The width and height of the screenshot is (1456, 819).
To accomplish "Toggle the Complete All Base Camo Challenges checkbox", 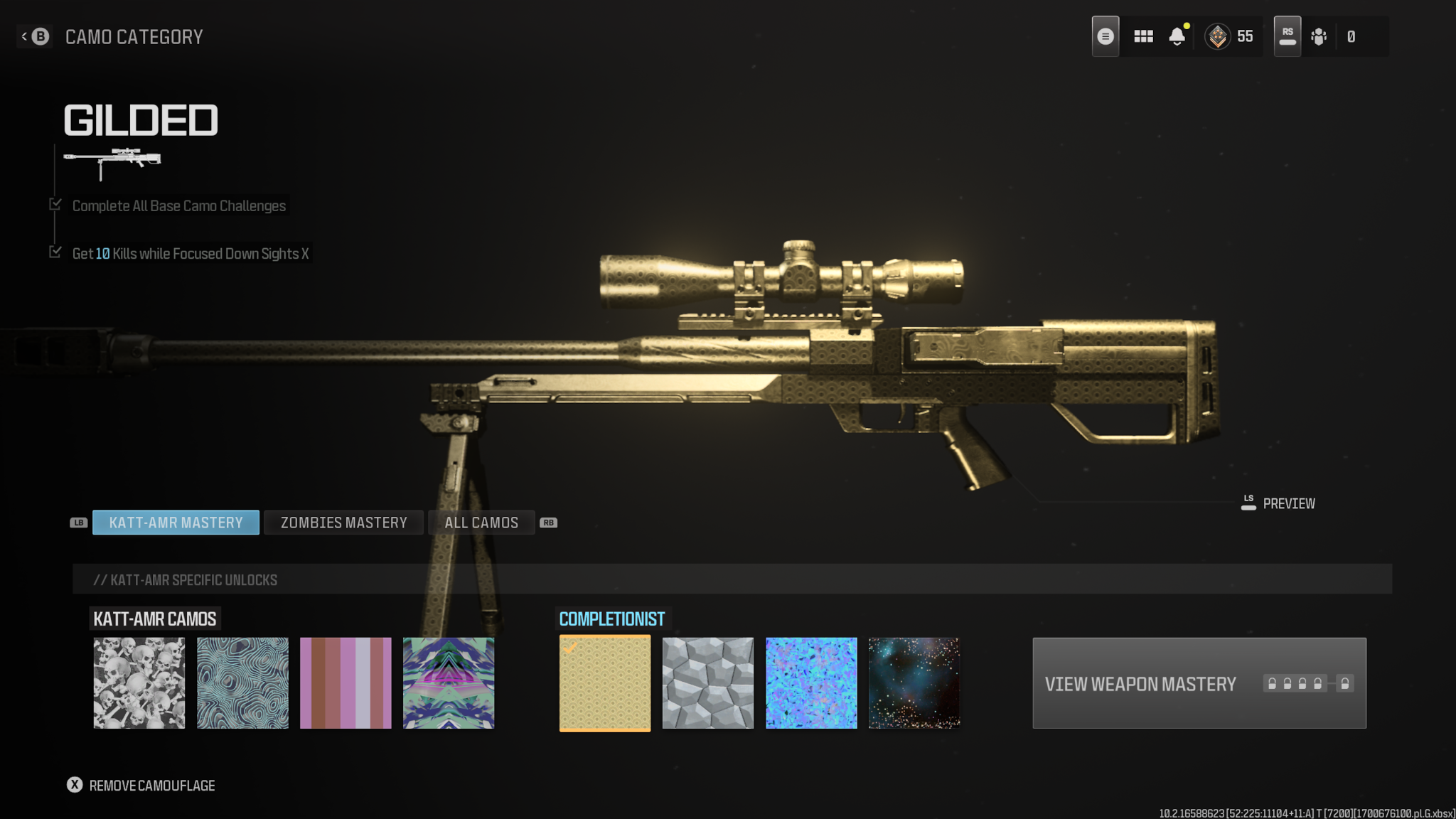I will click(55, 203).
